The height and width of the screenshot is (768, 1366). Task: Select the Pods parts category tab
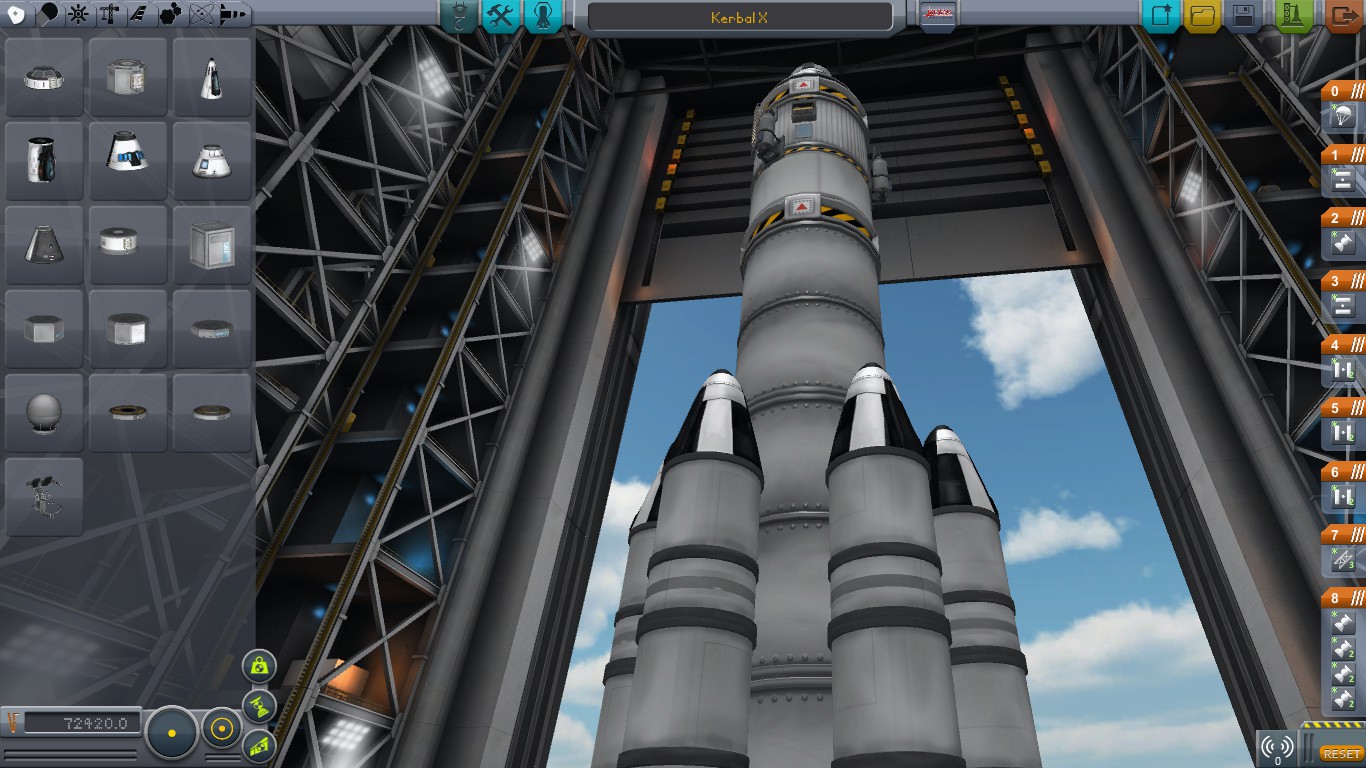click(17, 14)
